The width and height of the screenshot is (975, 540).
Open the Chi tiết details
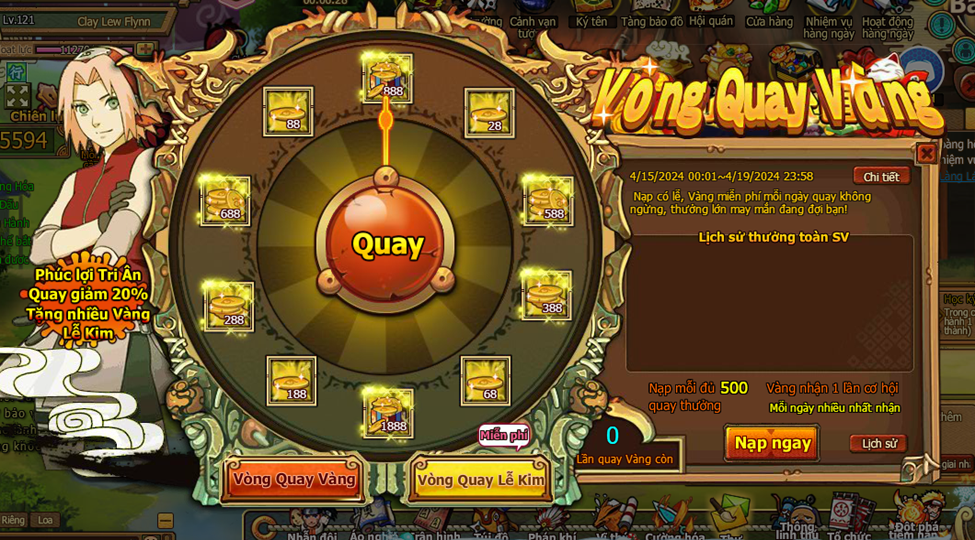click(x=881, y=177)
